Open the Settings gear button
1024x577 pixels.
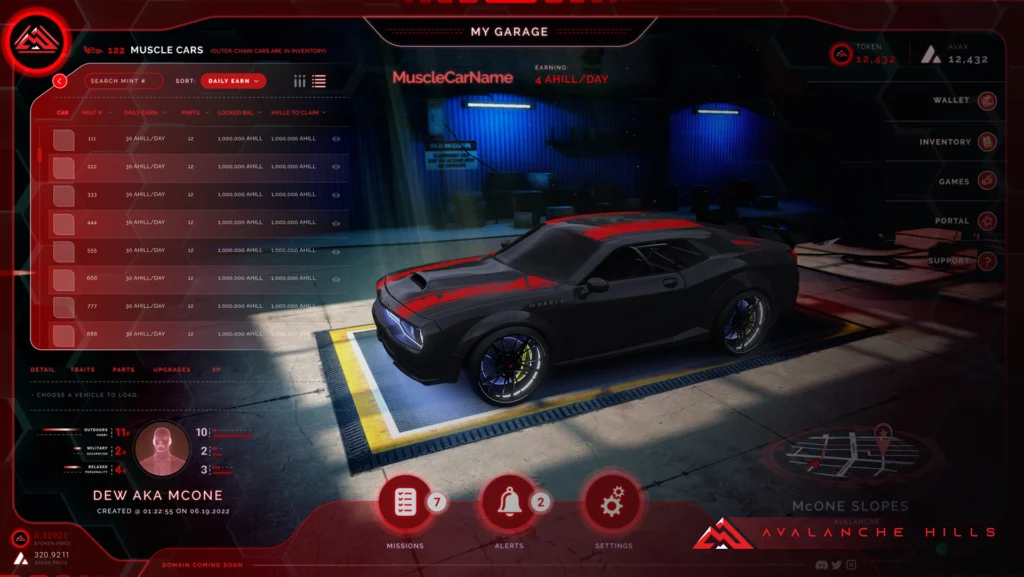612,503
